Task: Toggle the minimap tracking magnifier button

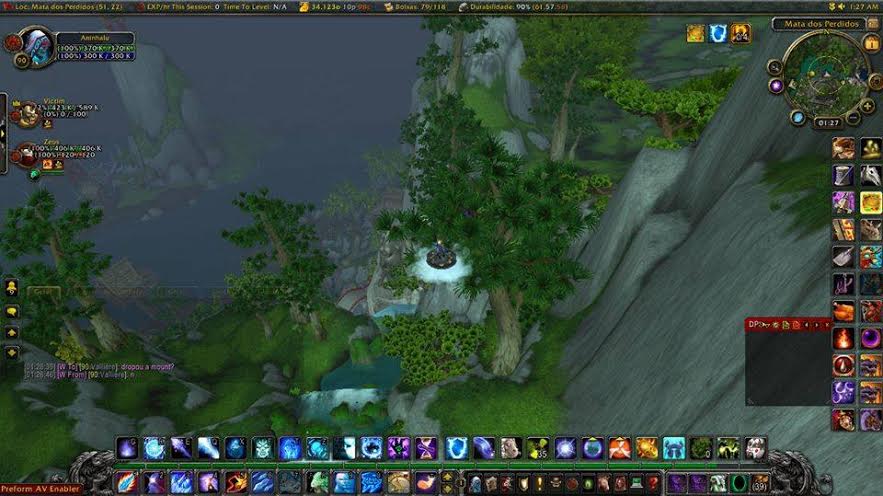Action: coord(775,67)
